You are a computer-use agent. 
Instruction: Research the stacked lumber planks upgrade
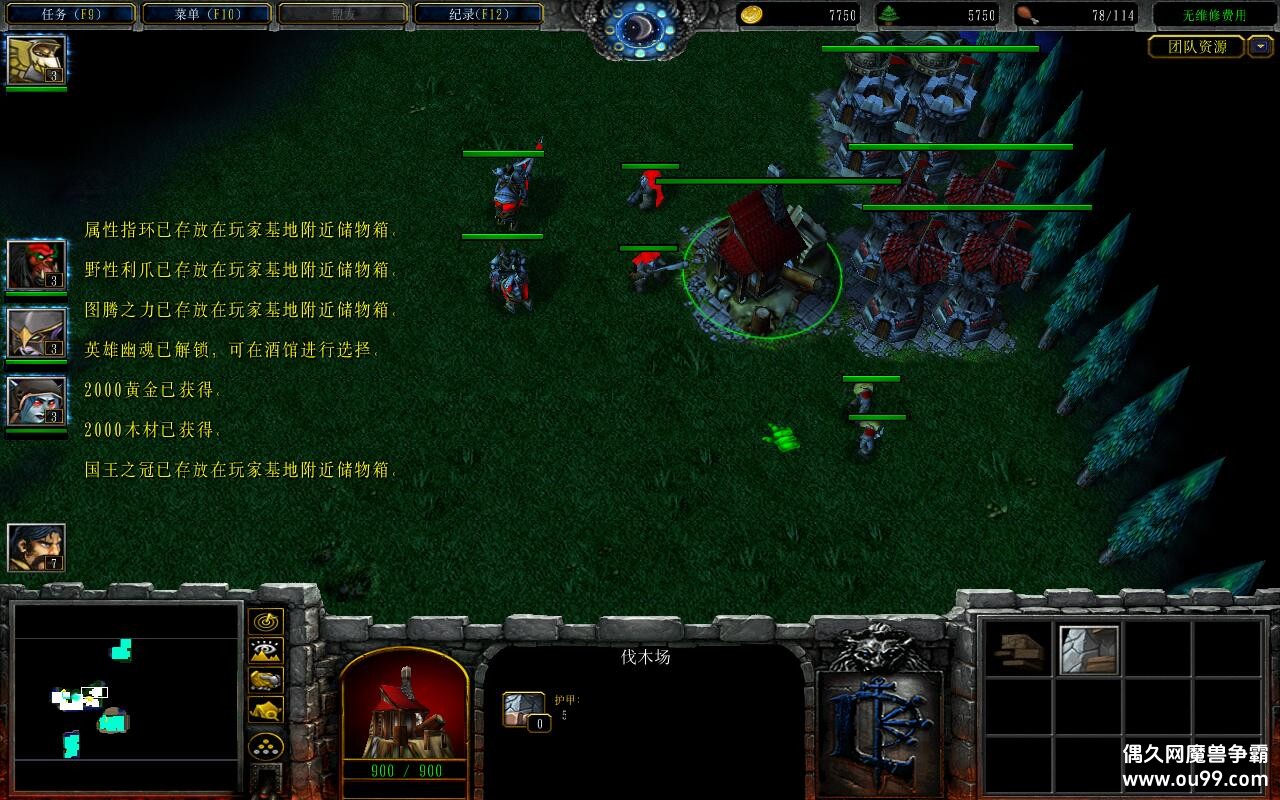pos(1020,652)
